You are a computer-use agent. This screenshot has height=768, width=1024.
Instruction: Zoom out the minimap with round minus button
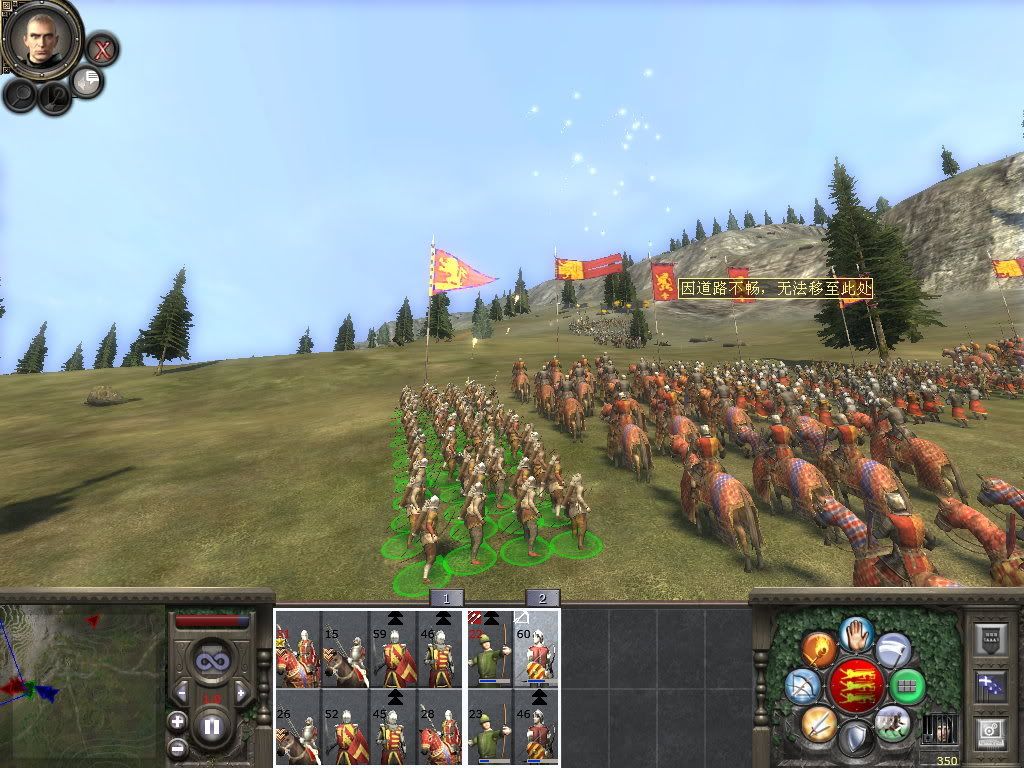pyautogui.click(x=177, y=746)
